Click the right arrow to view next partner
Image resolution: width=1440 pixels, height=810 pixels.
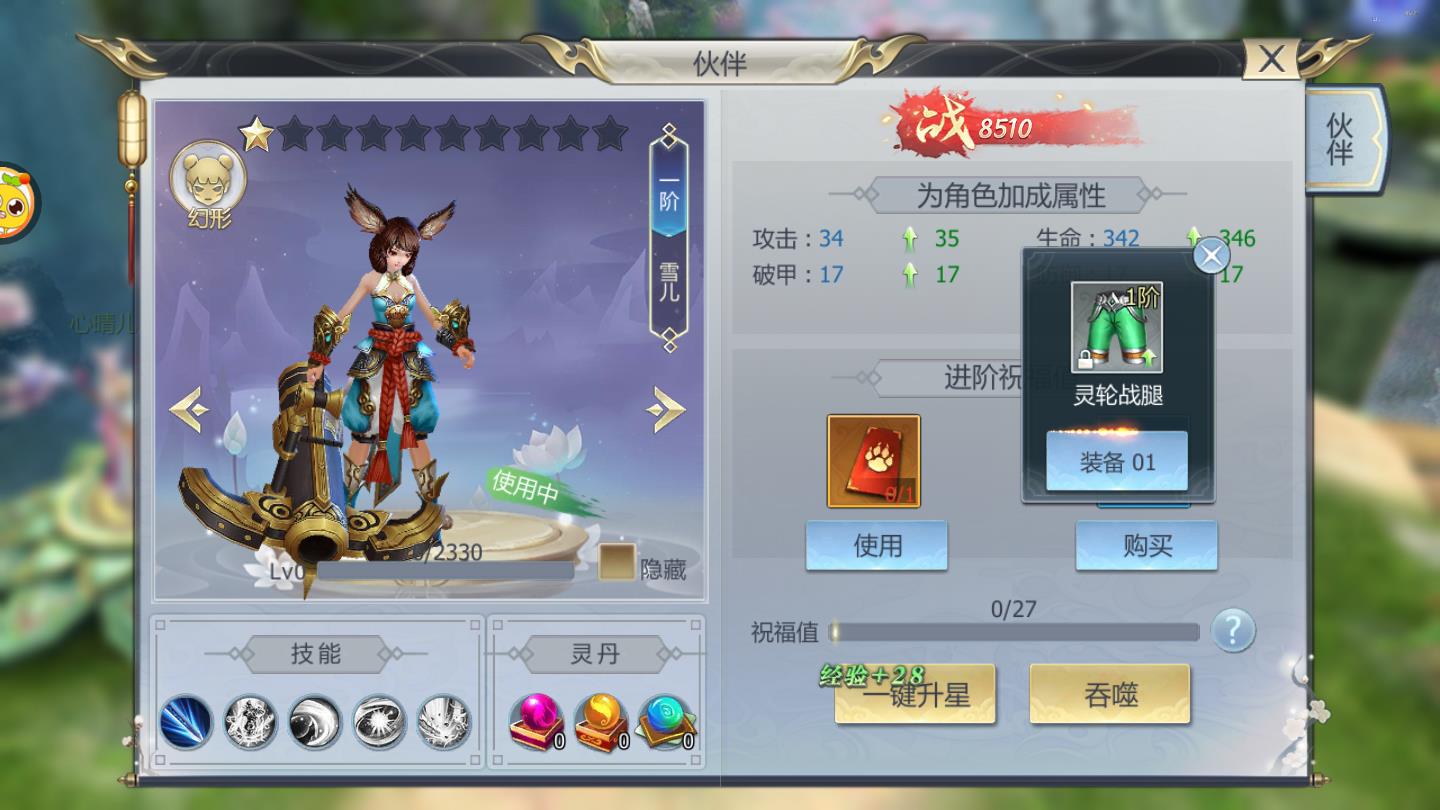(664, 410)
